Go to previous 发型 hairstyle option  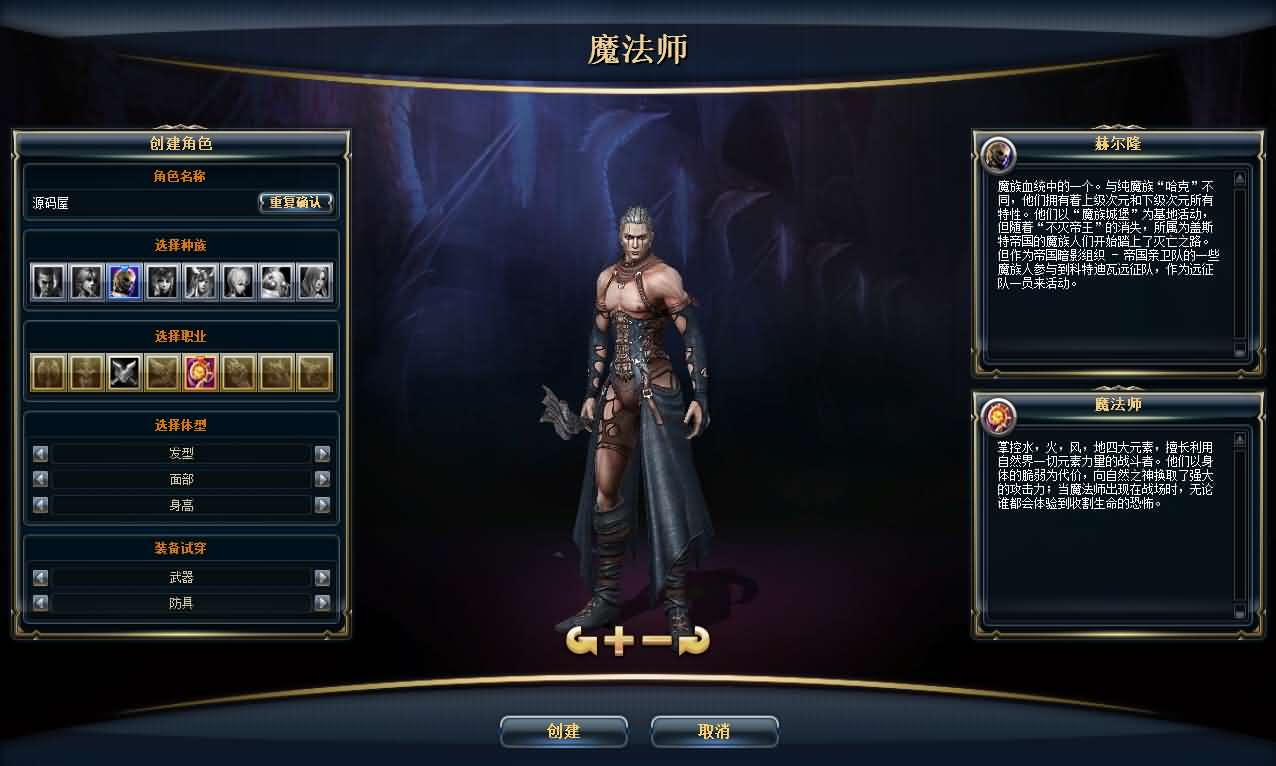click(x=40, y=453)
